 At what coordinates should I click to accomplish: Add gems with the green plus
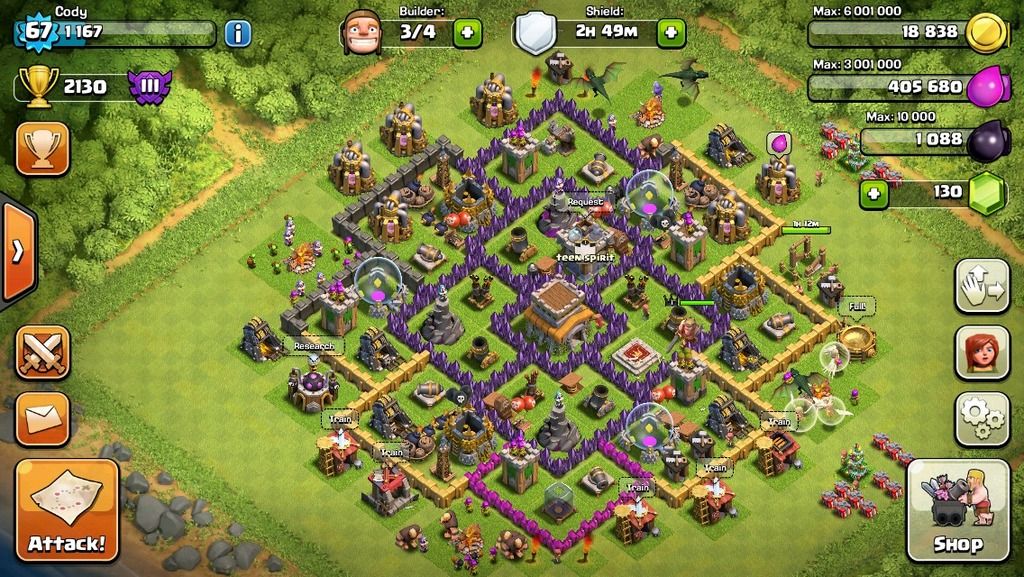pos(875,191)
